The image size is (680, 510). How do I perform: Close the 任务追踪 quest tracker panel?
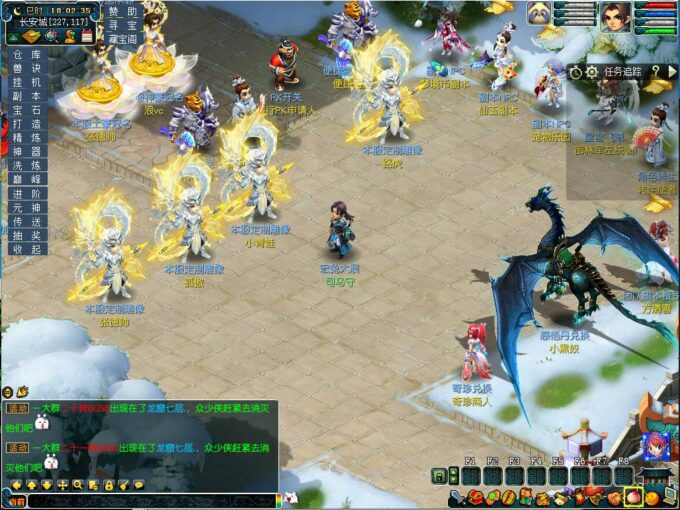(670, 72)
